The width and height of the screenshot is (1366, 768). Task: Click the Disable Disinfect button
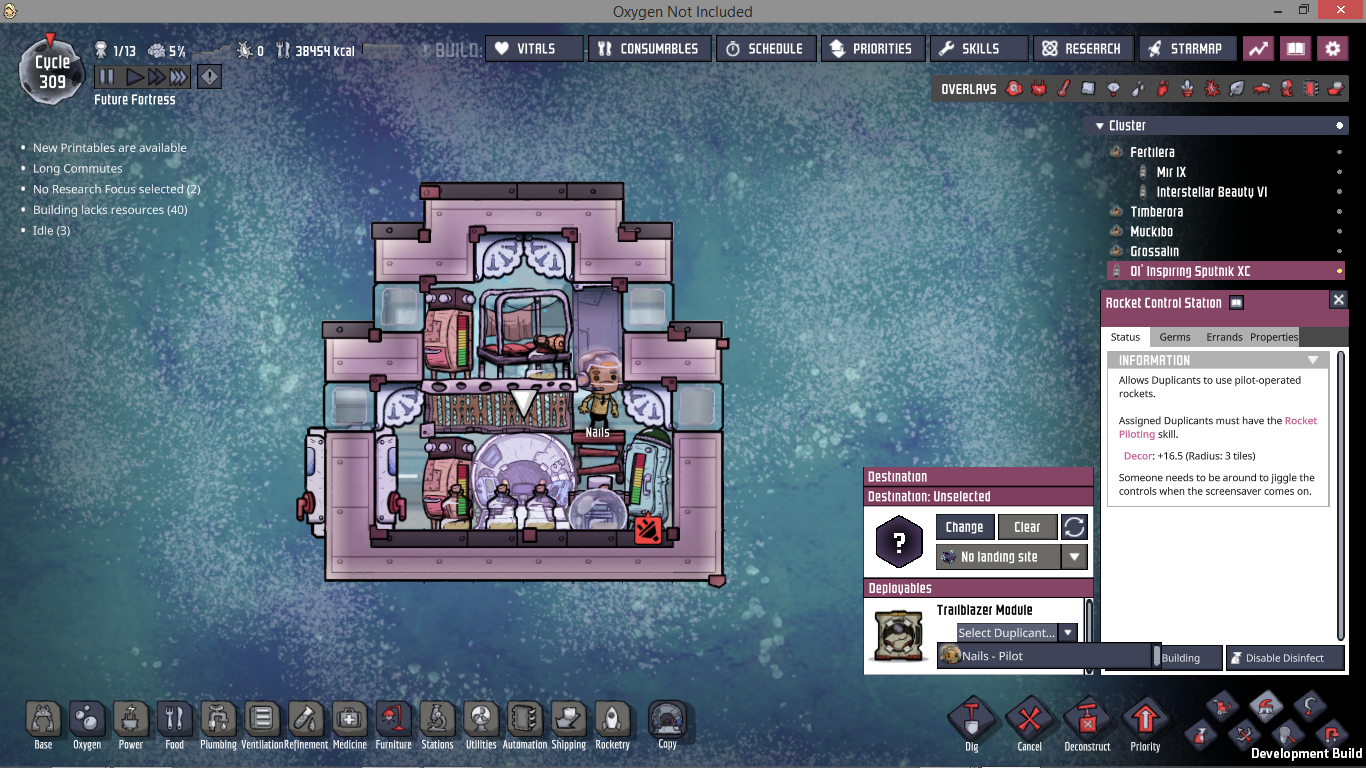tap(1284, 658)
